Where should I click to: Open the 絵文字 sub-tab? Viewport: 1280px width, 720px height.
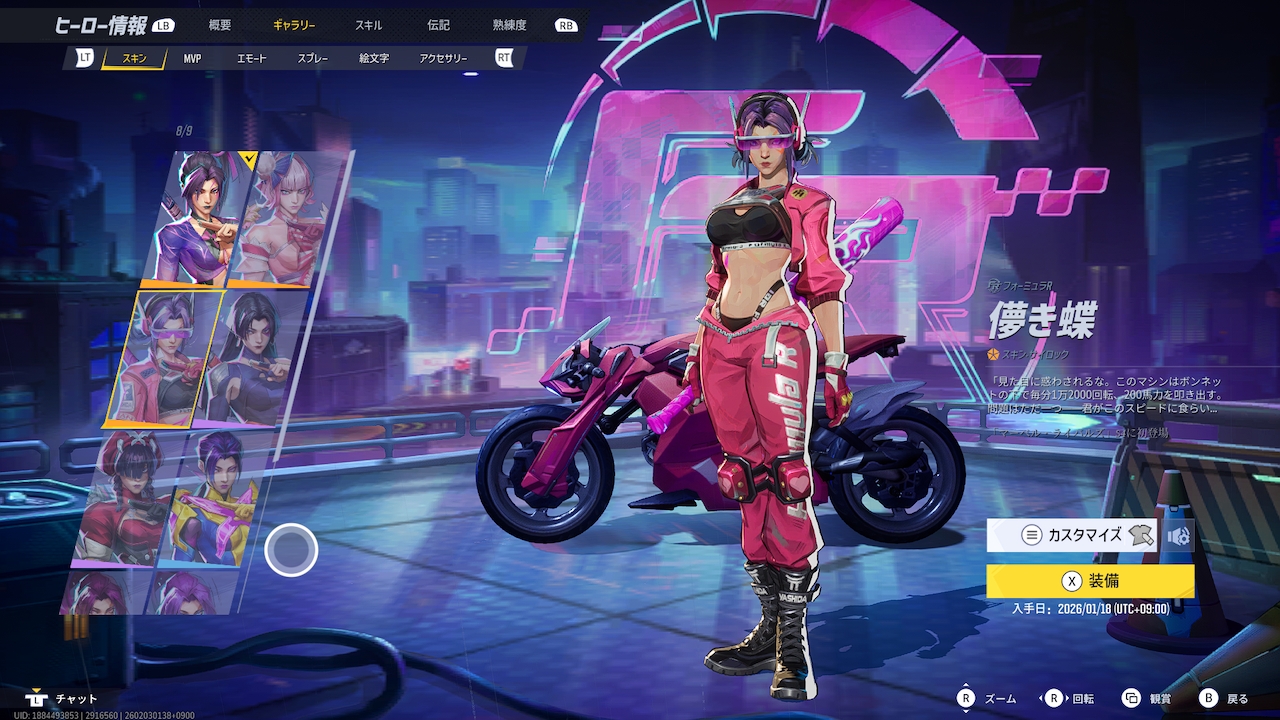[374, 59]
